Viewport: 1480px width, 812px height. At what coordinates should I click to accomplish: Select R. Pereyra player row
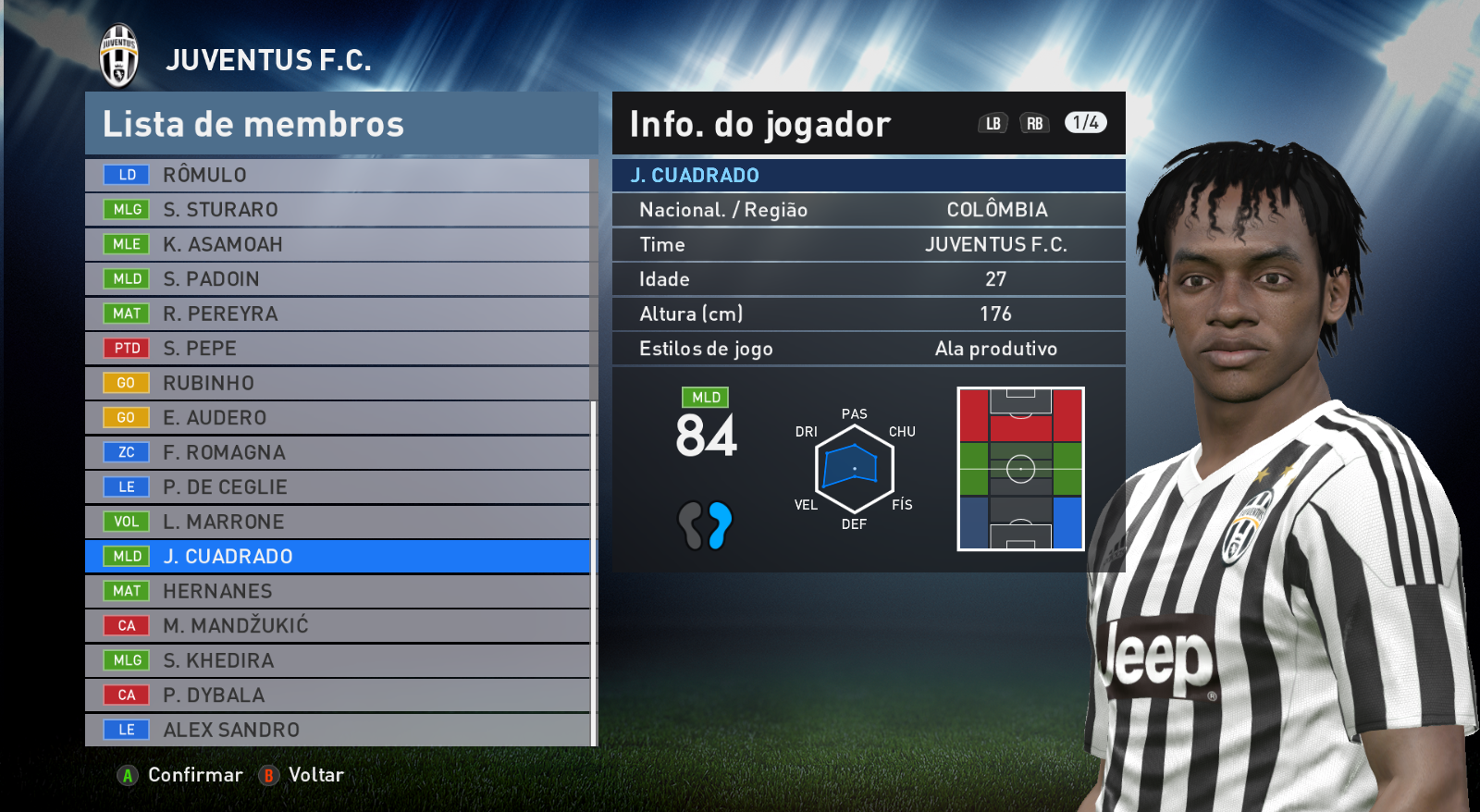coord(338,314)
